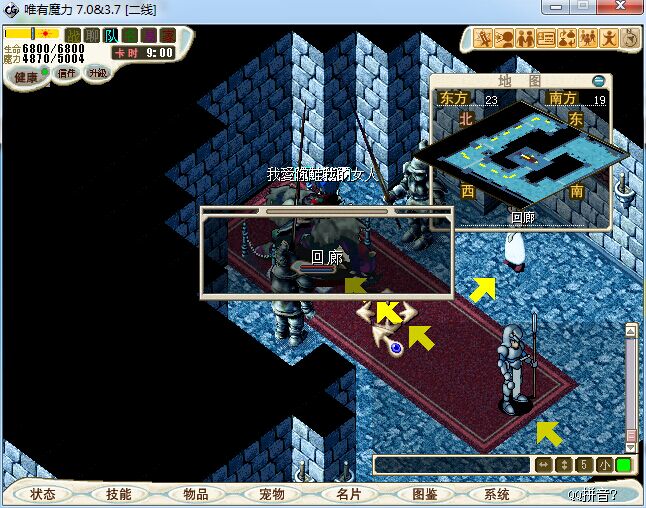Click the name card exchange icon
The width and height of the screenshot is (646, 508).
point(545,39)
